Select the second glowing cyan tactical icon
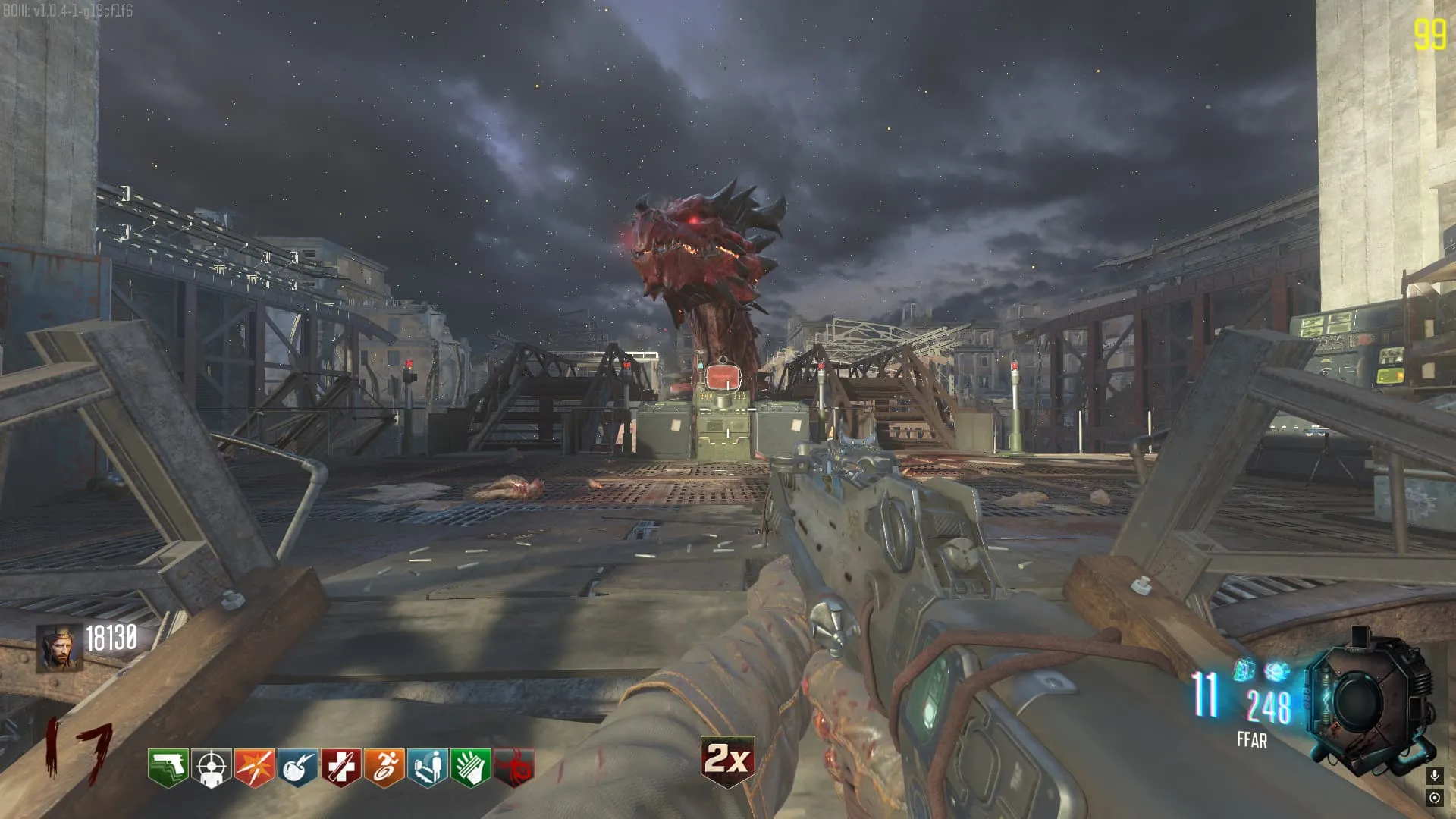 coord(1277,670)
